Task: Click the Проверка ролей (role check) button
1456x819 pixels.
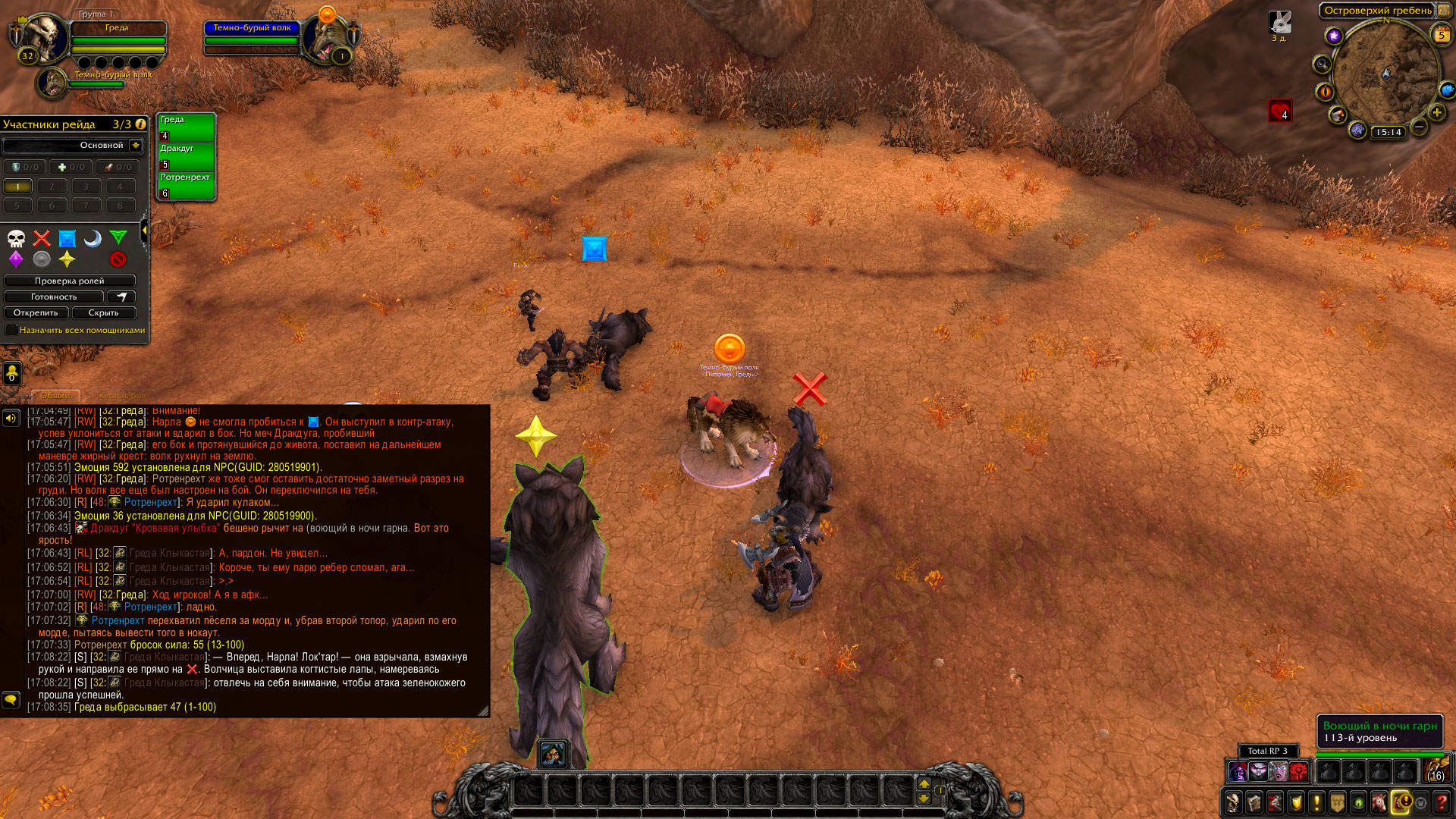Action: click(69, 281)
